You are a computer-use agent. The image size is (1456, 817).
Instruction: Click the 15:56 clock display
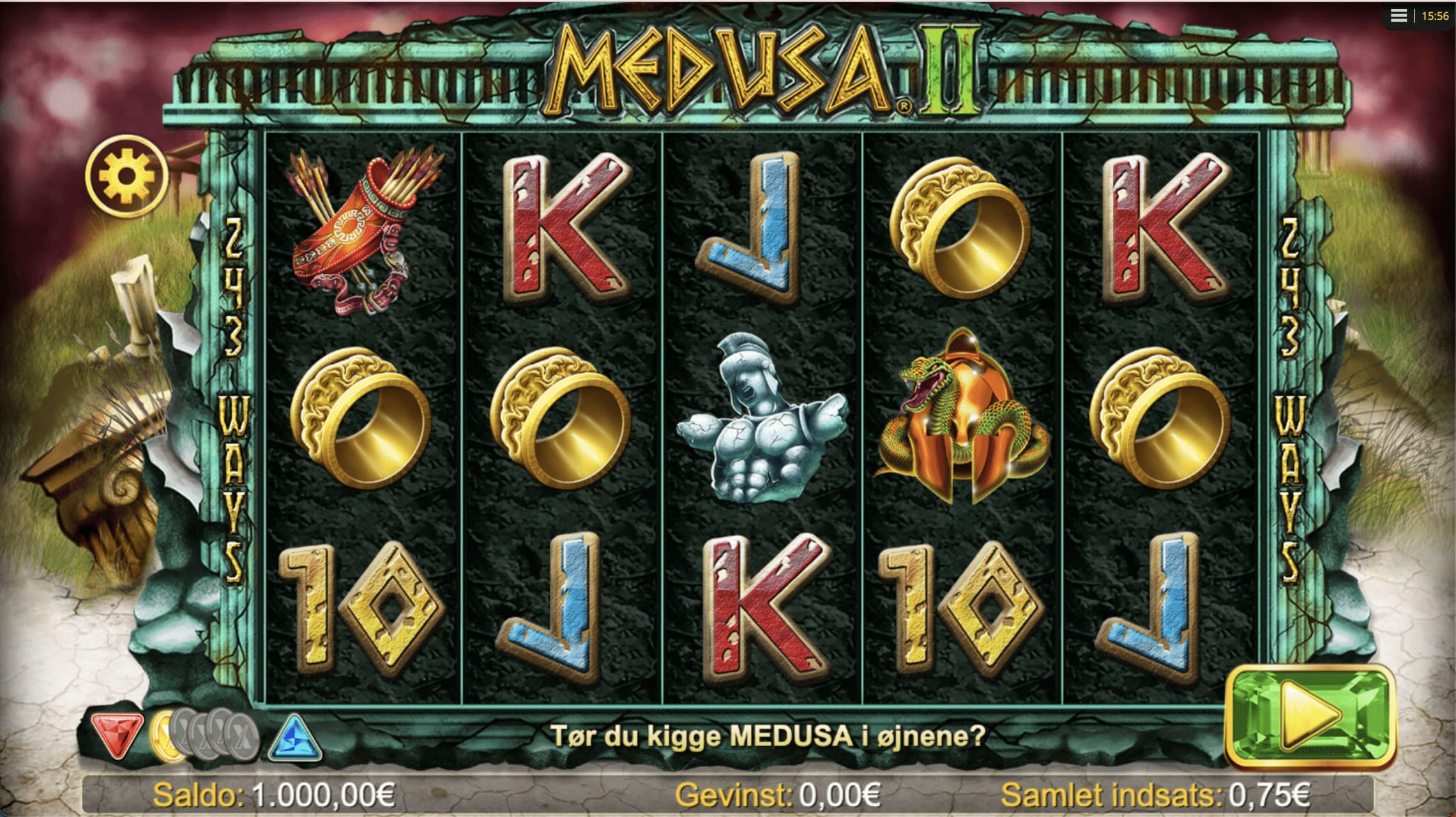coord(1435,17)
